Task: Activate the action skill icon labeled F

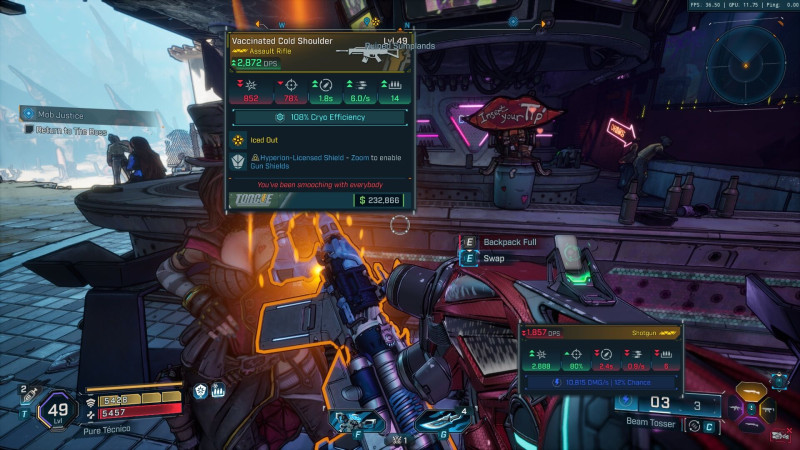Action: click(355, 422)
